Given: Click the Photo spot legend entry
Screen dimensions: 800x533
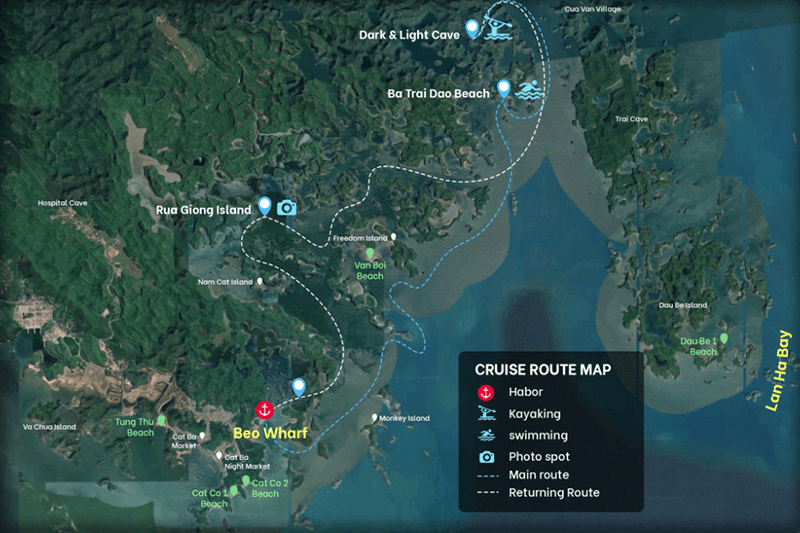Looking at the screenshot, I should 536,457.
